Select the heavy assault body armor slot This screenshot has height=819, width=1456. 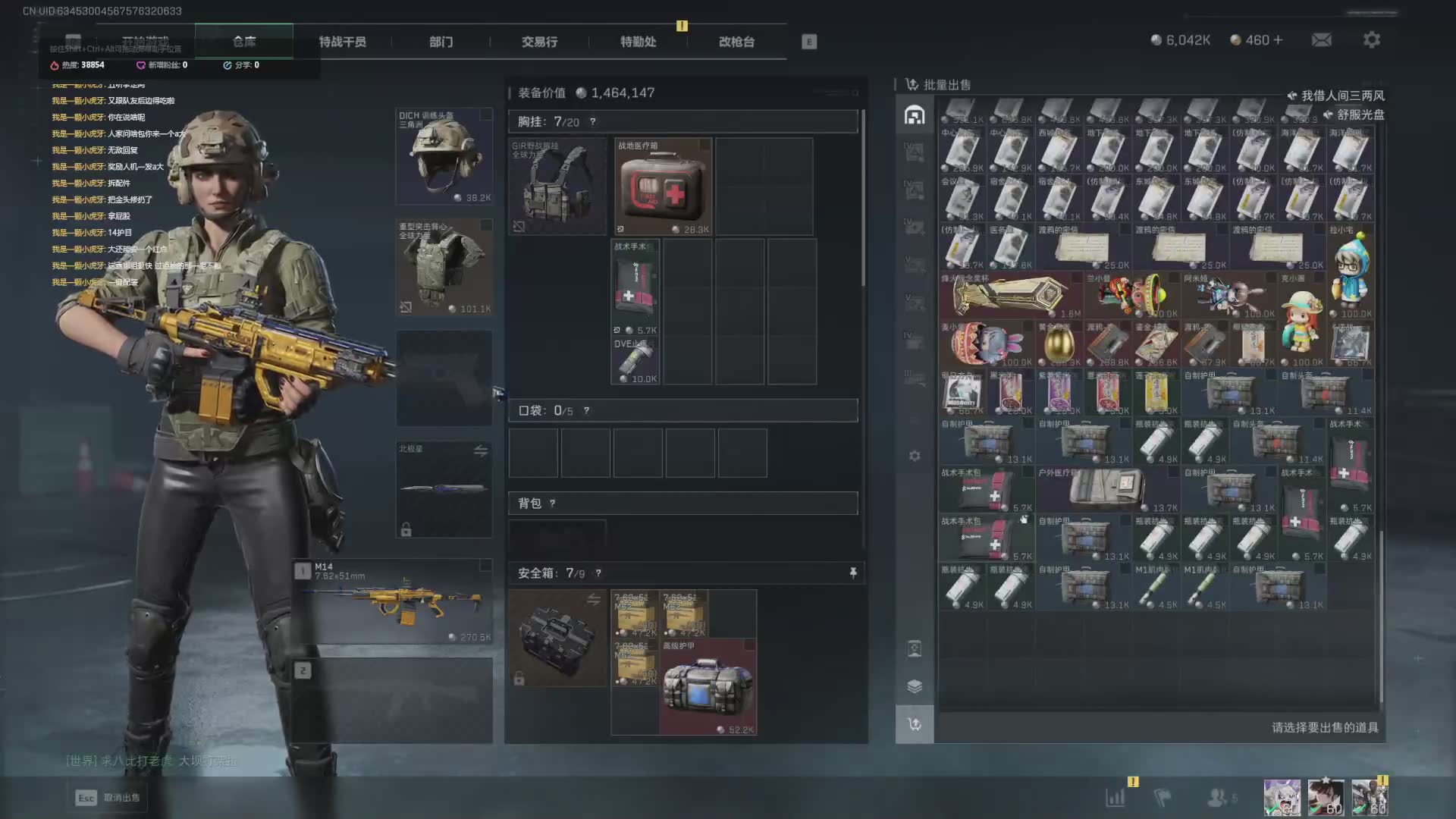[x=444, y=267]
